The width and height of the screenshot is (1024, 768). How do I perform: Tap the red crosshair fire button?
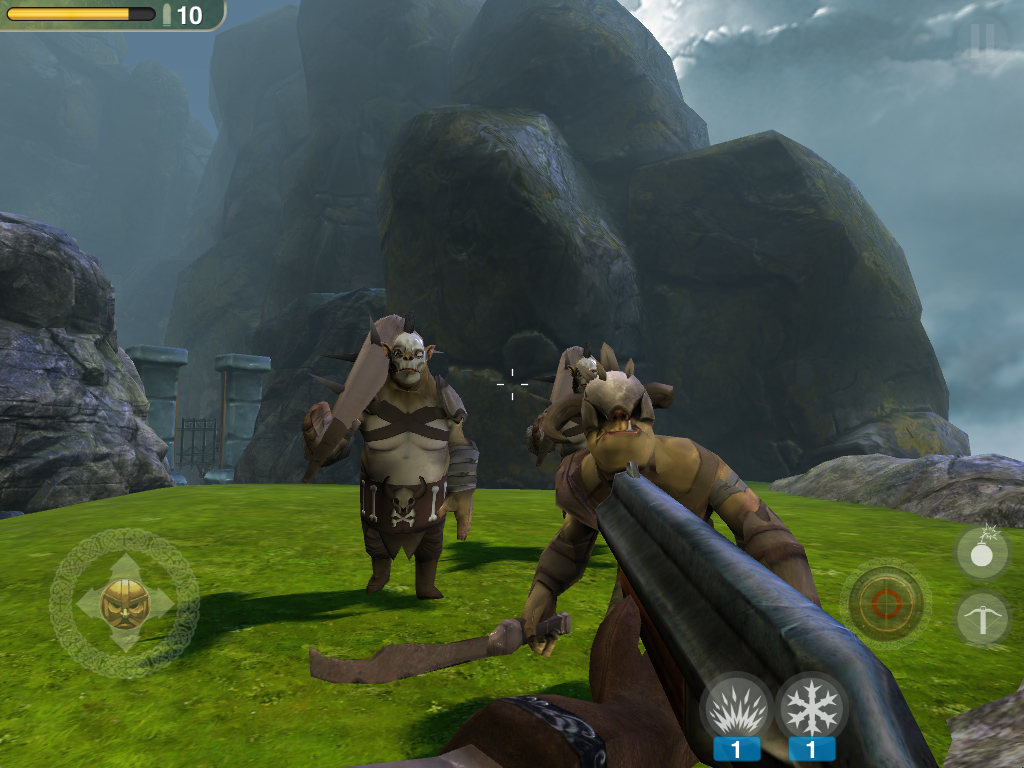point(886,603)
